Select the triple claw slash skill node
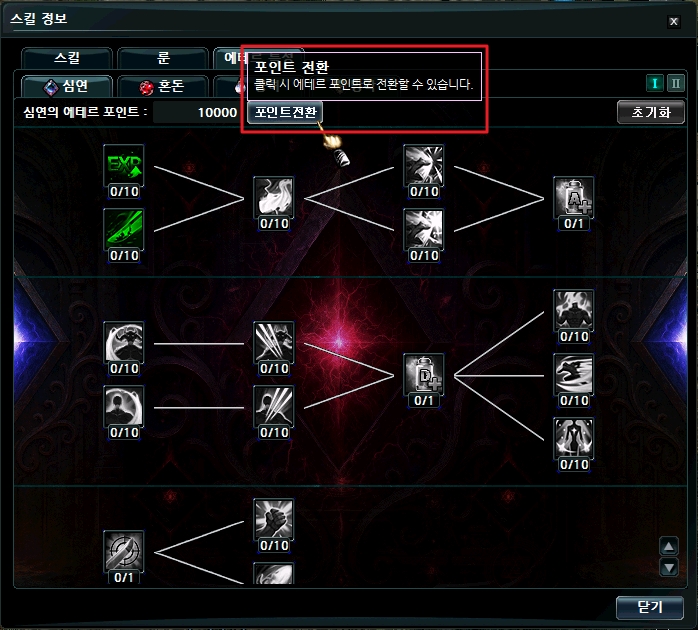Screen dimensions: 698x630 click(x=273, y=342)
